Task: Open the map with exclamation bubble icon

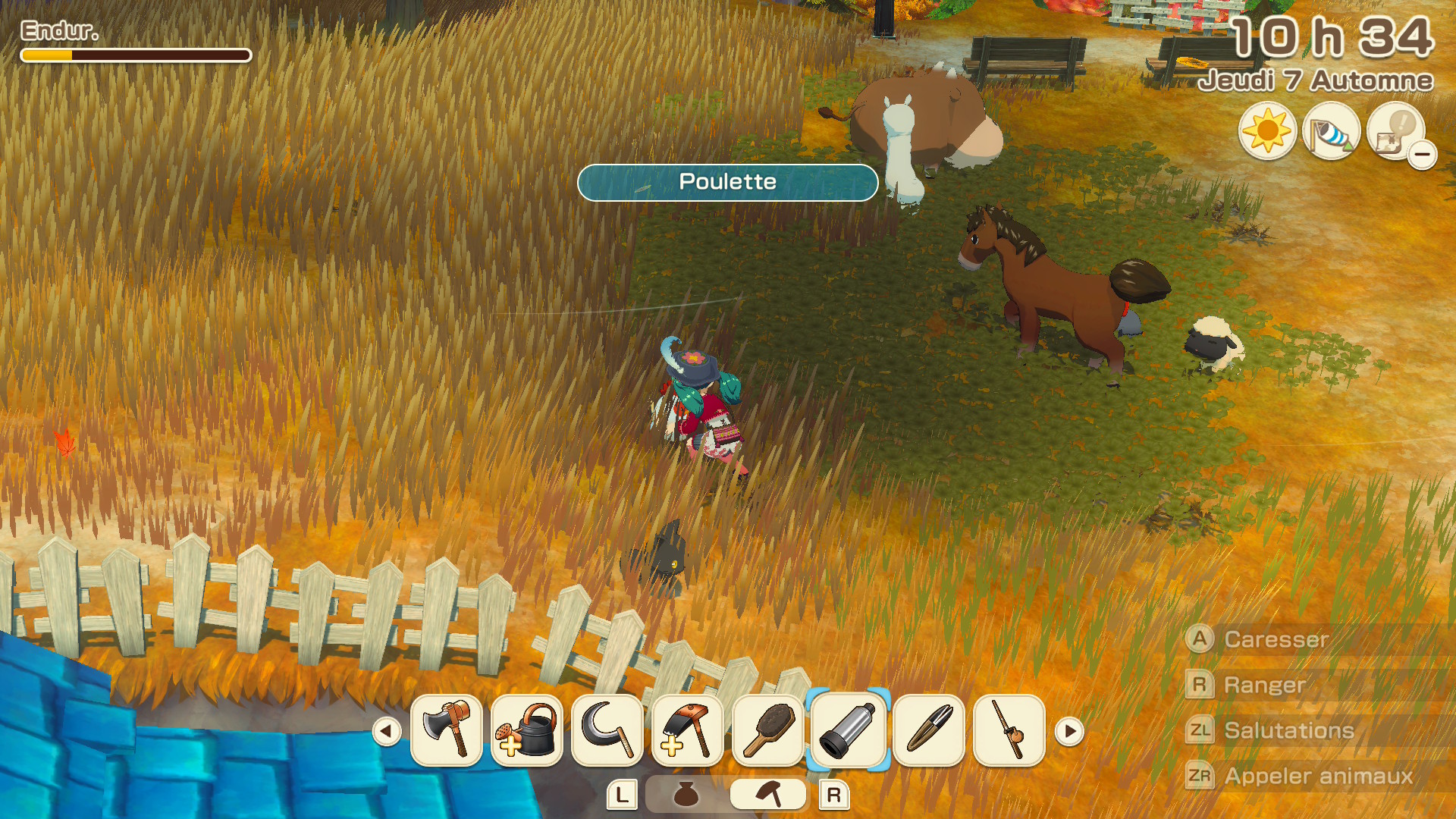Action: coord(1395,131)
